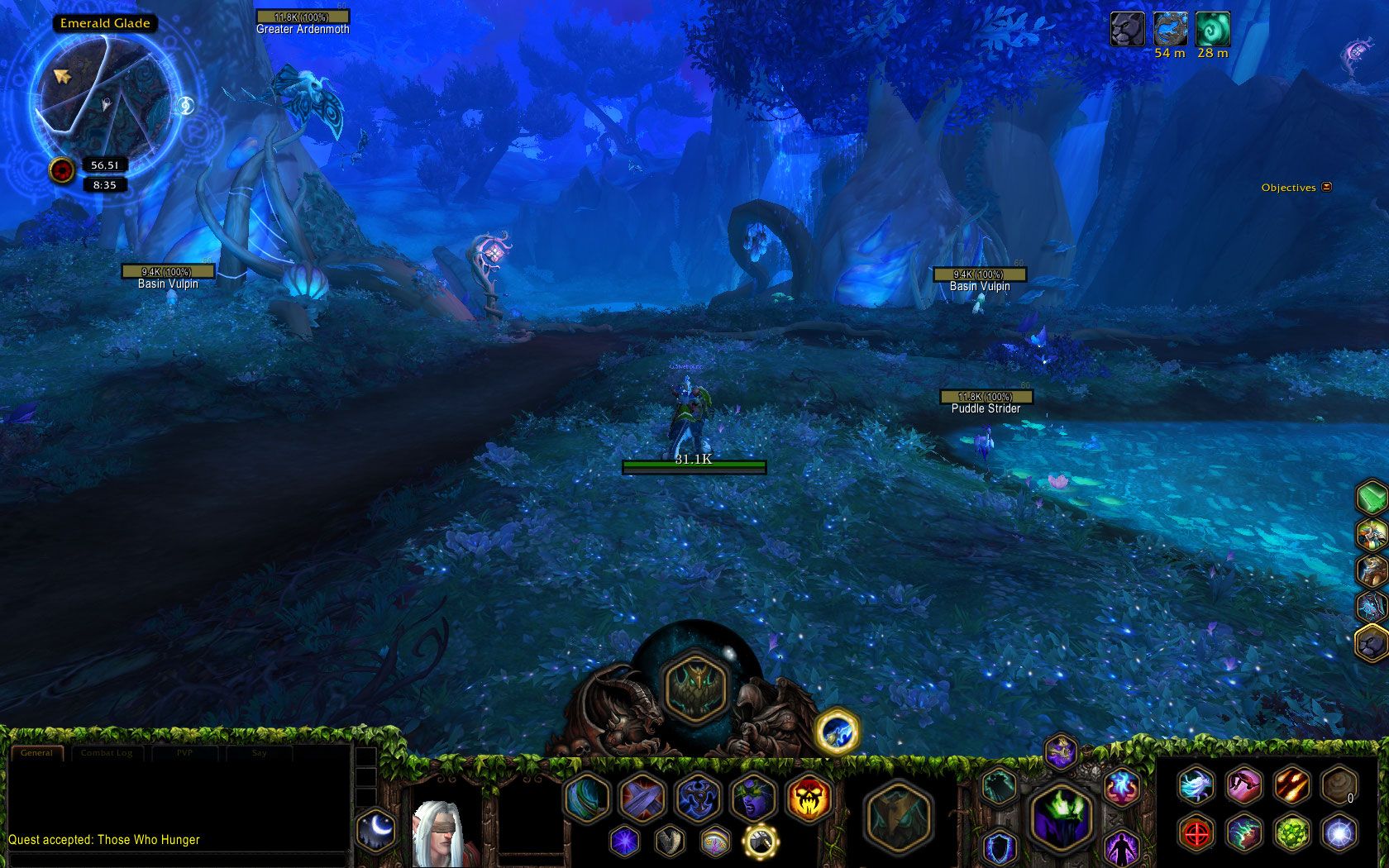The image size is (1389, 868).
Task: Switch to the Combat Log tab
Action: point(107,753)
